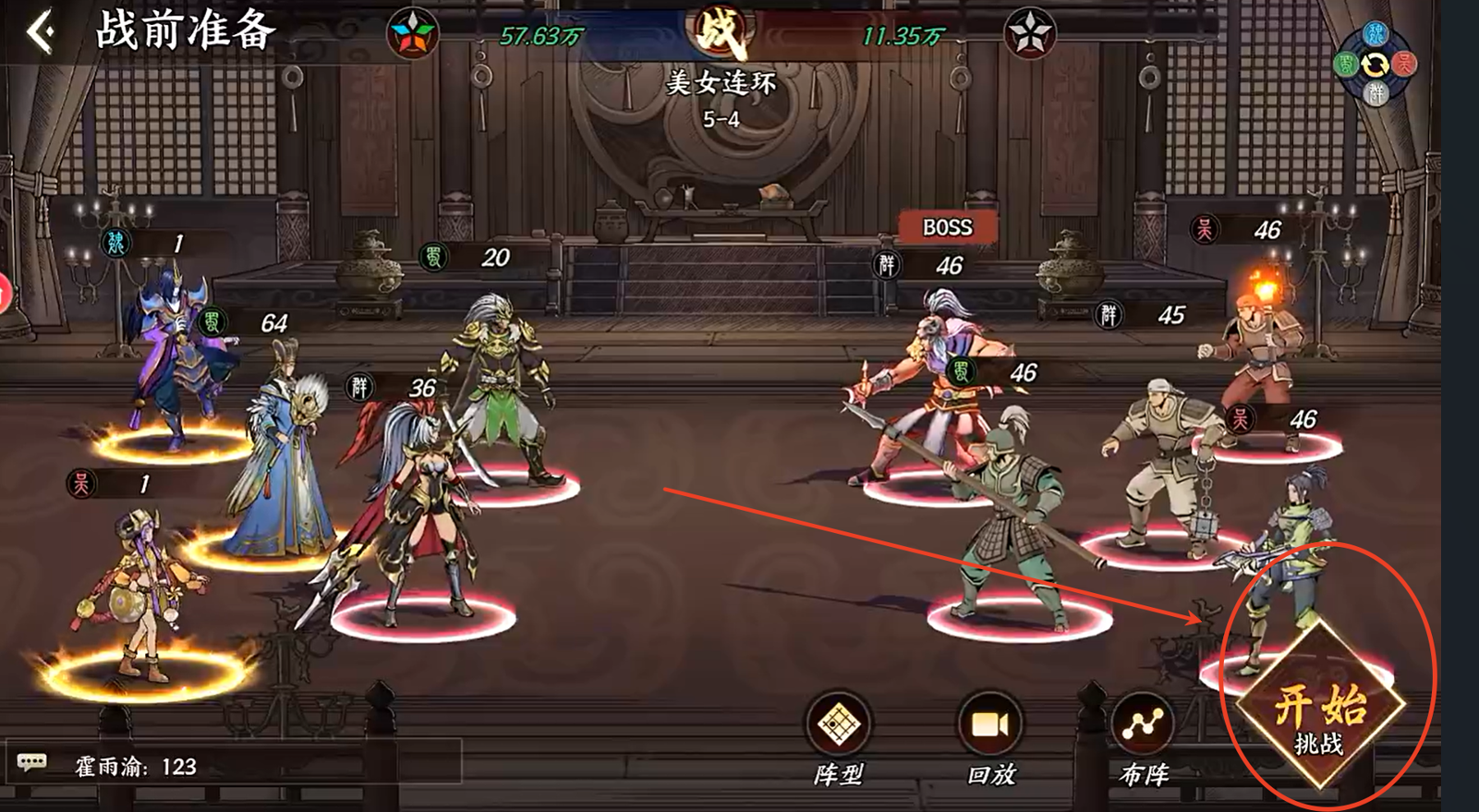Go back using the top-left arrow
This screenshot has height=812, width=1479.
click(40, 32)
